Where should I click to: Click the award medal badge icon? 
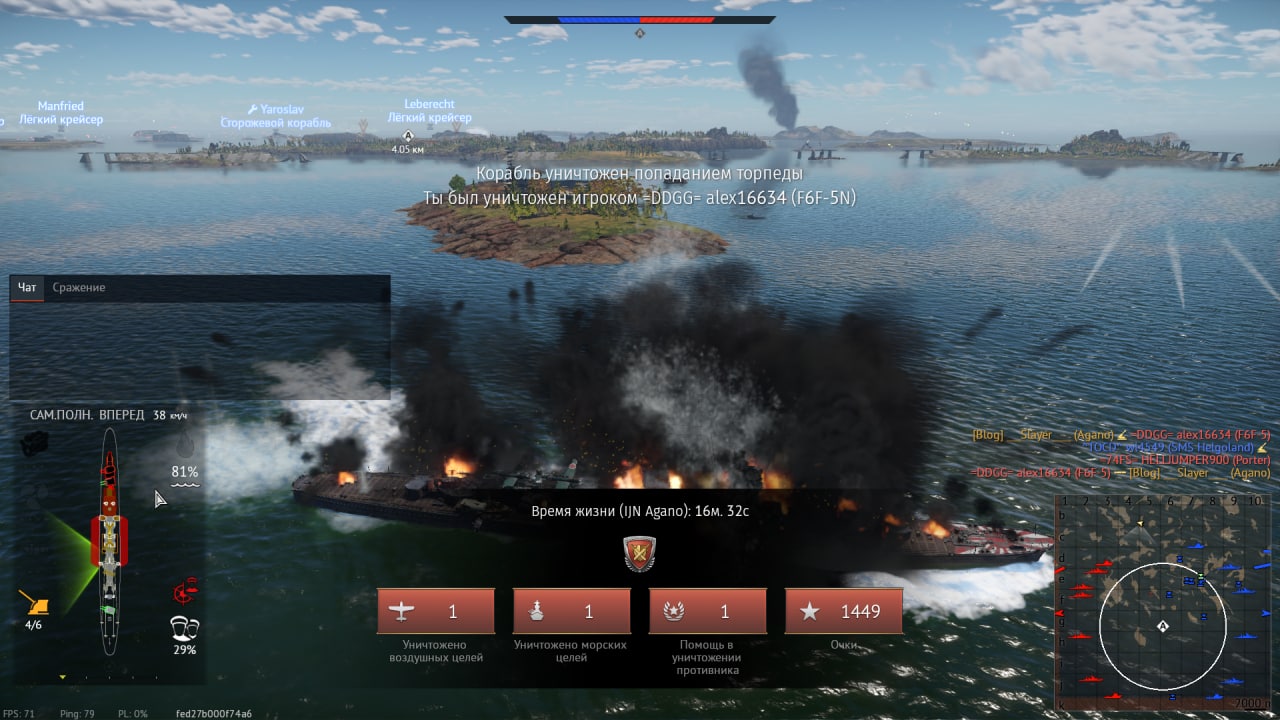pos(639,553)
